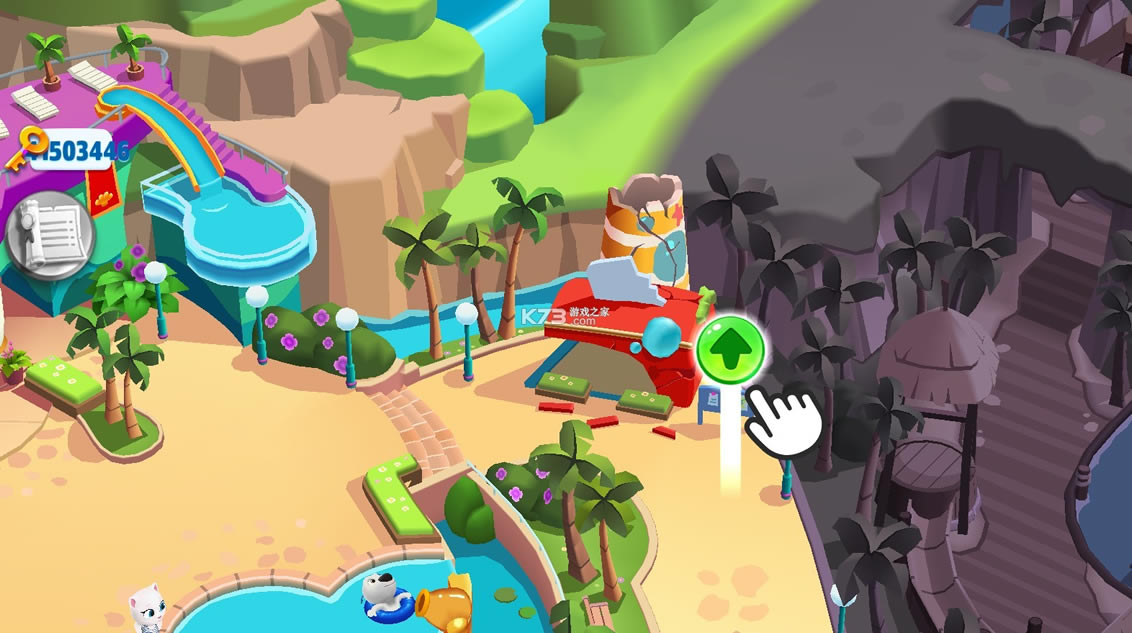Open the silver scroll task list
1132x633 pixels.
(x=50, y=236)
